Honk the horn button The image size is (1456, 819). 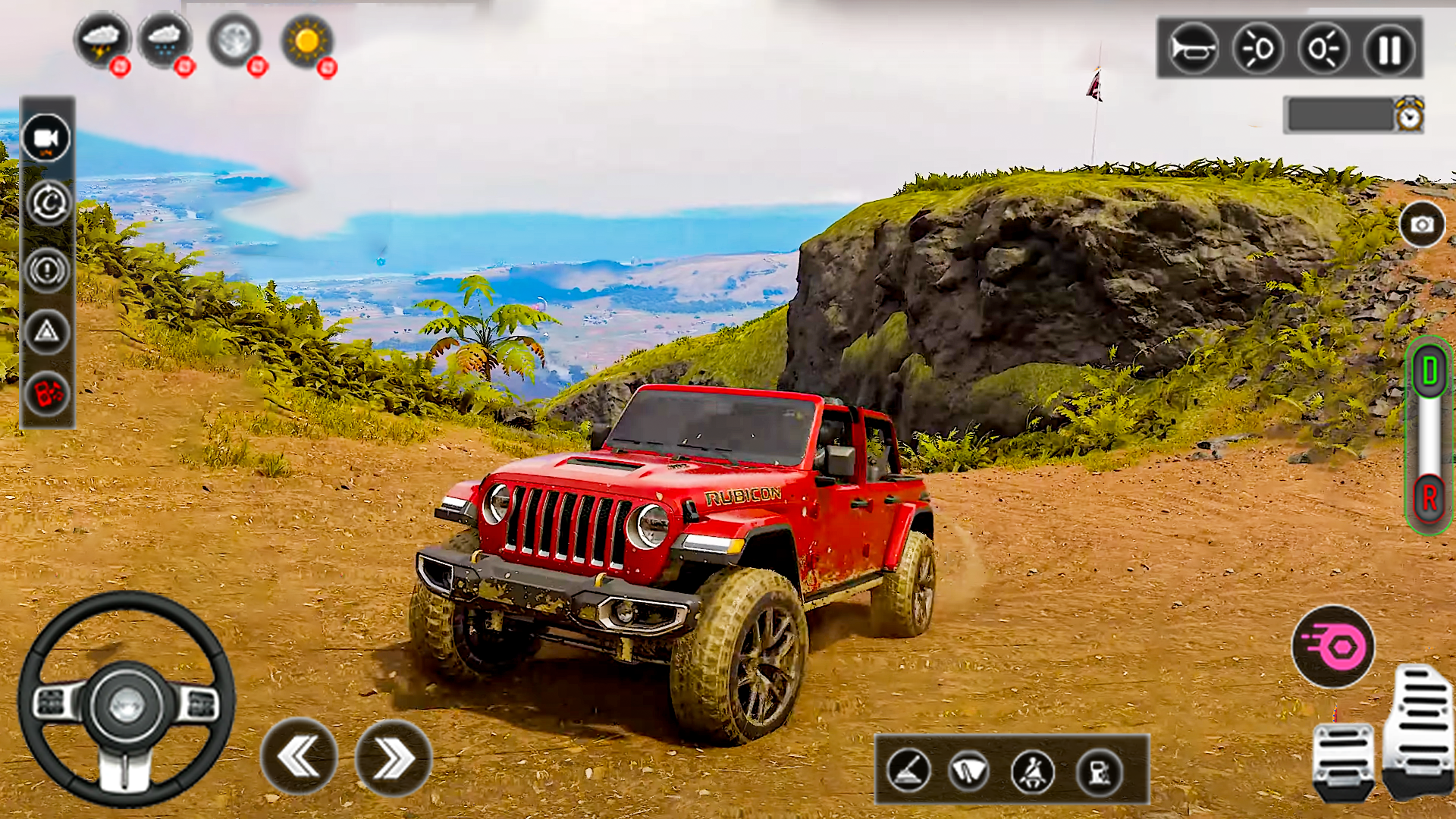(x=1191, y=50)
